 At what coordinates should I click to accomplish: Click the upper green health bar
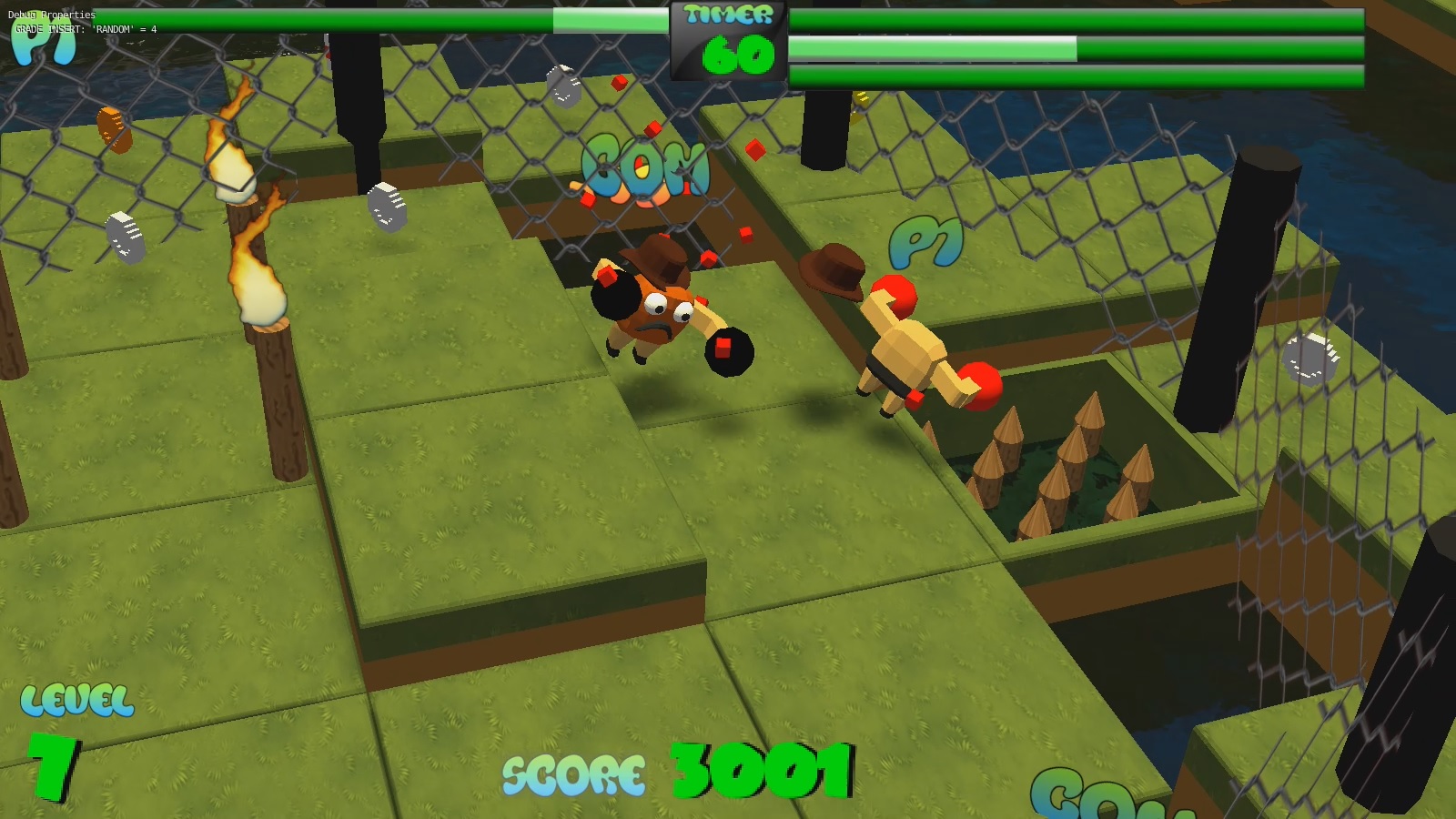pyautogui.click(x=1074, y=18)
